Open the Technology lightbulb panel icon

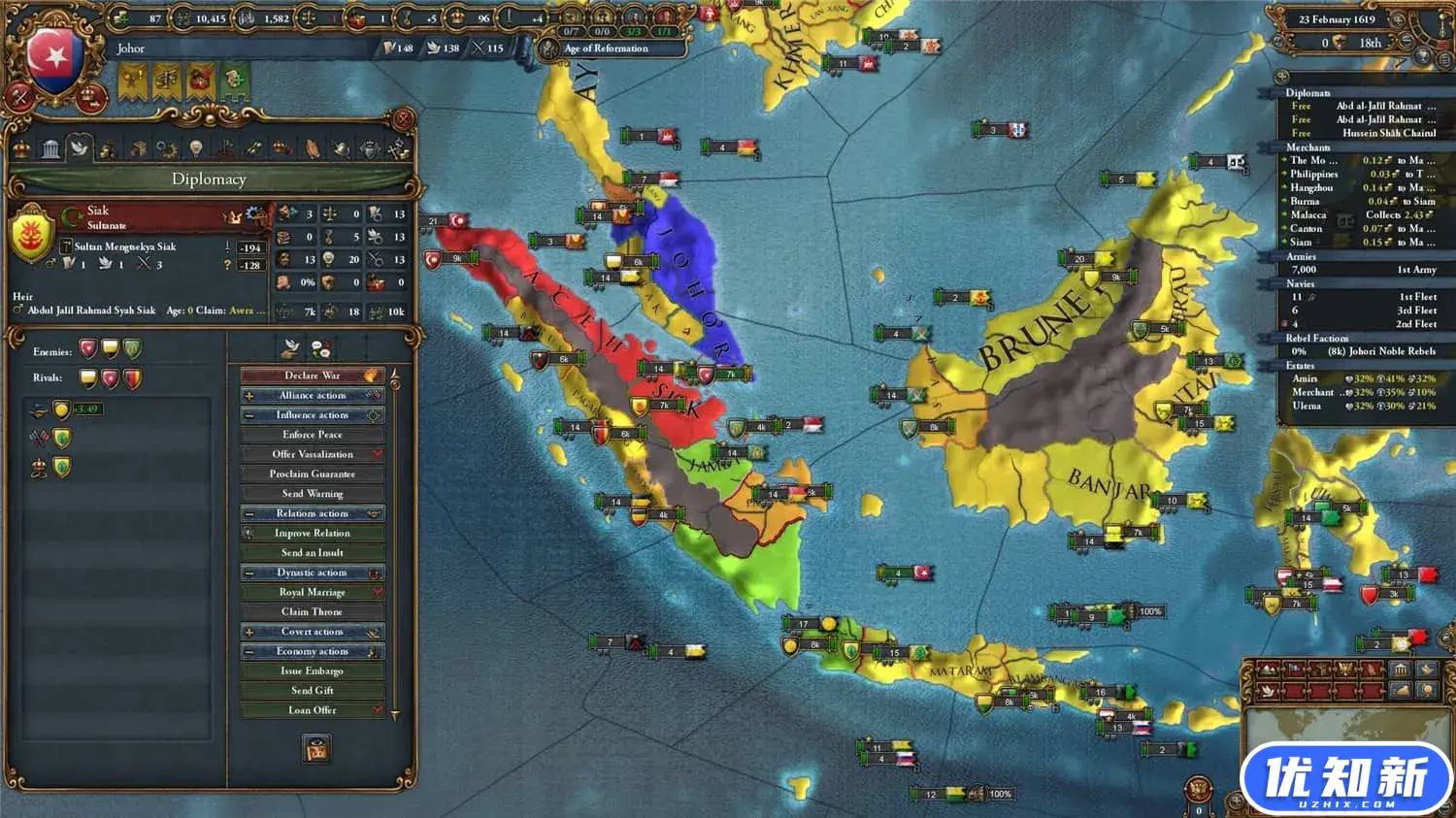(x=196, y=147)
